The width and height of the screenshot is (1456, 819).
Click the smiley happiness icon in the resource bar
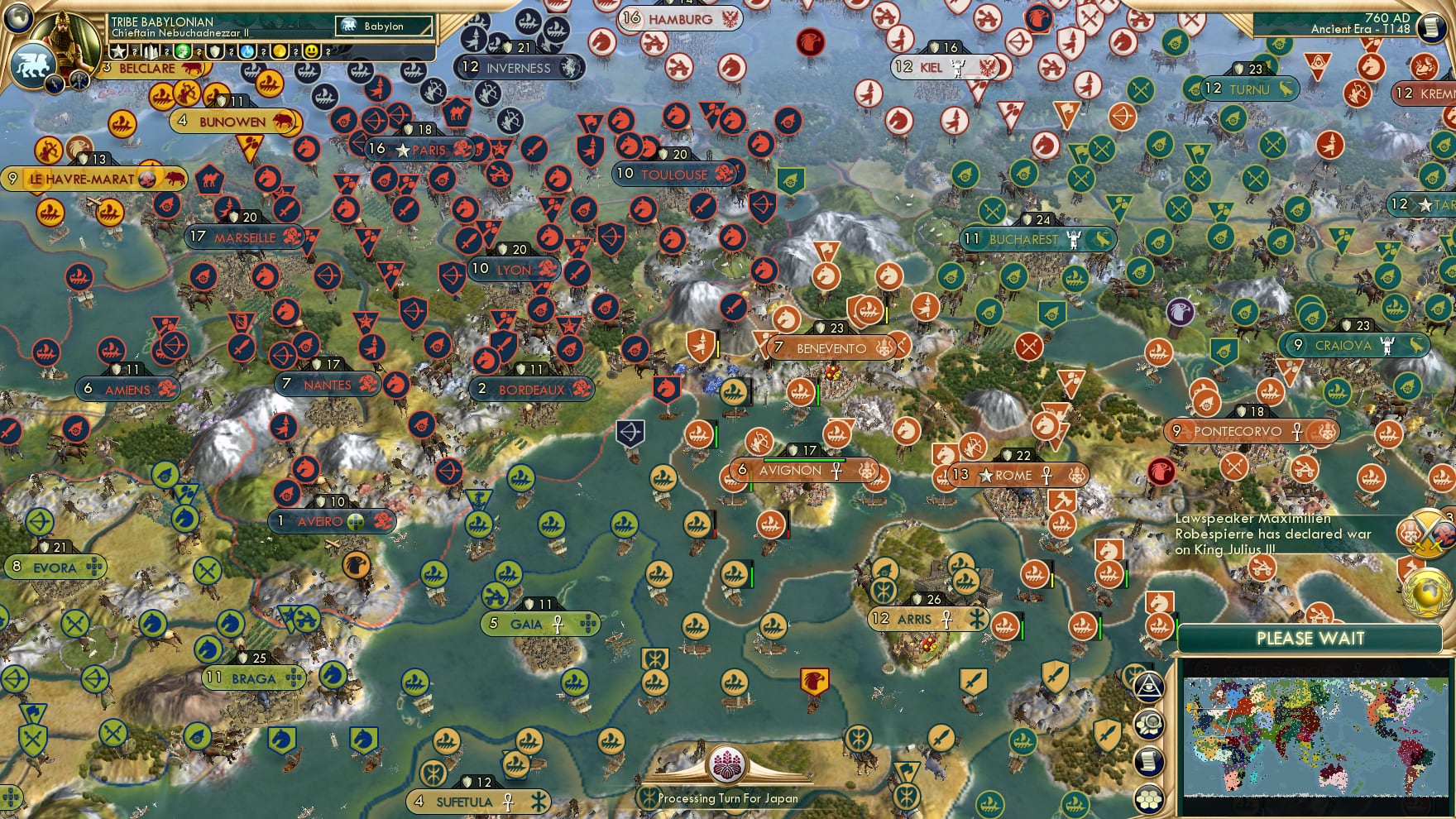point(312,51)
